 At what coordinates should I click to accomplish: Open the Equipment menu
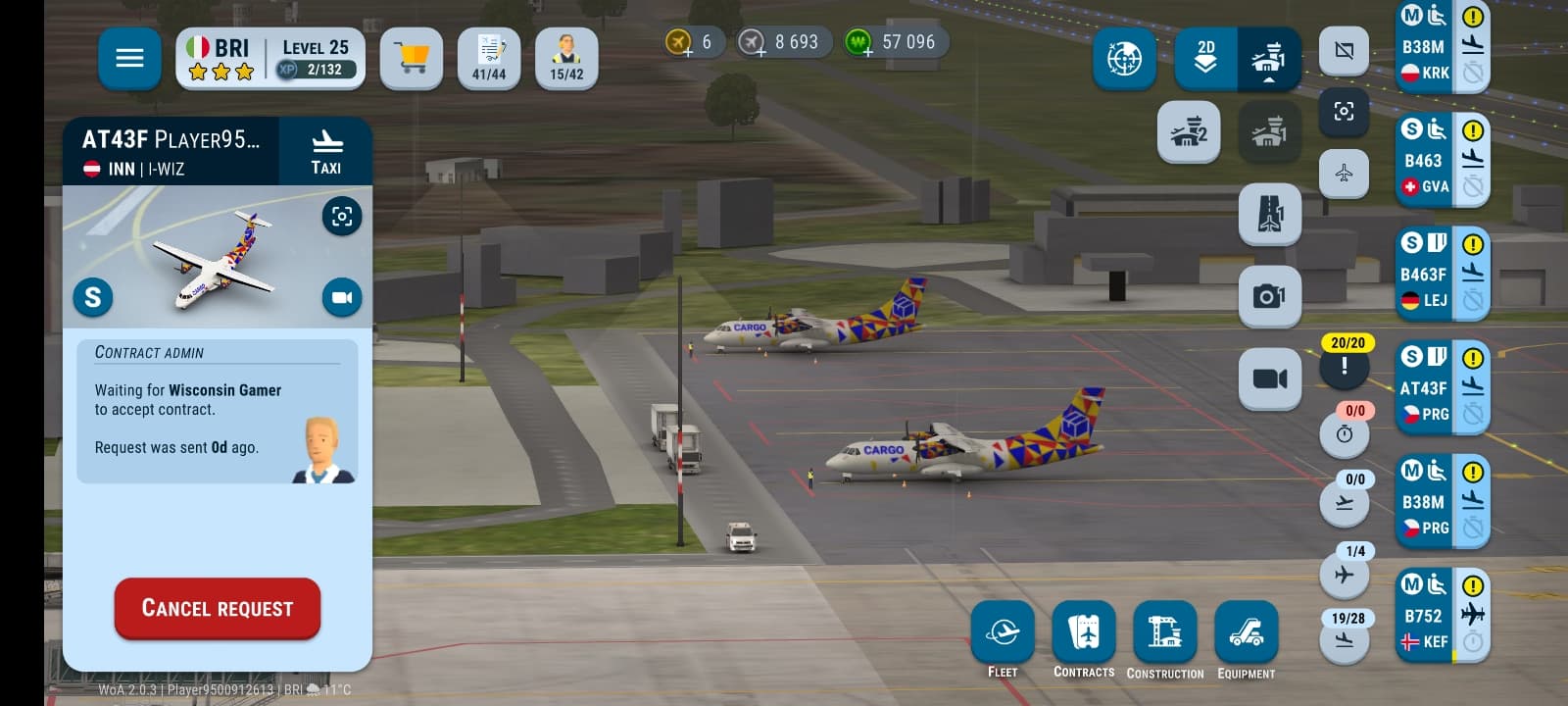(x=1247, y=633)
